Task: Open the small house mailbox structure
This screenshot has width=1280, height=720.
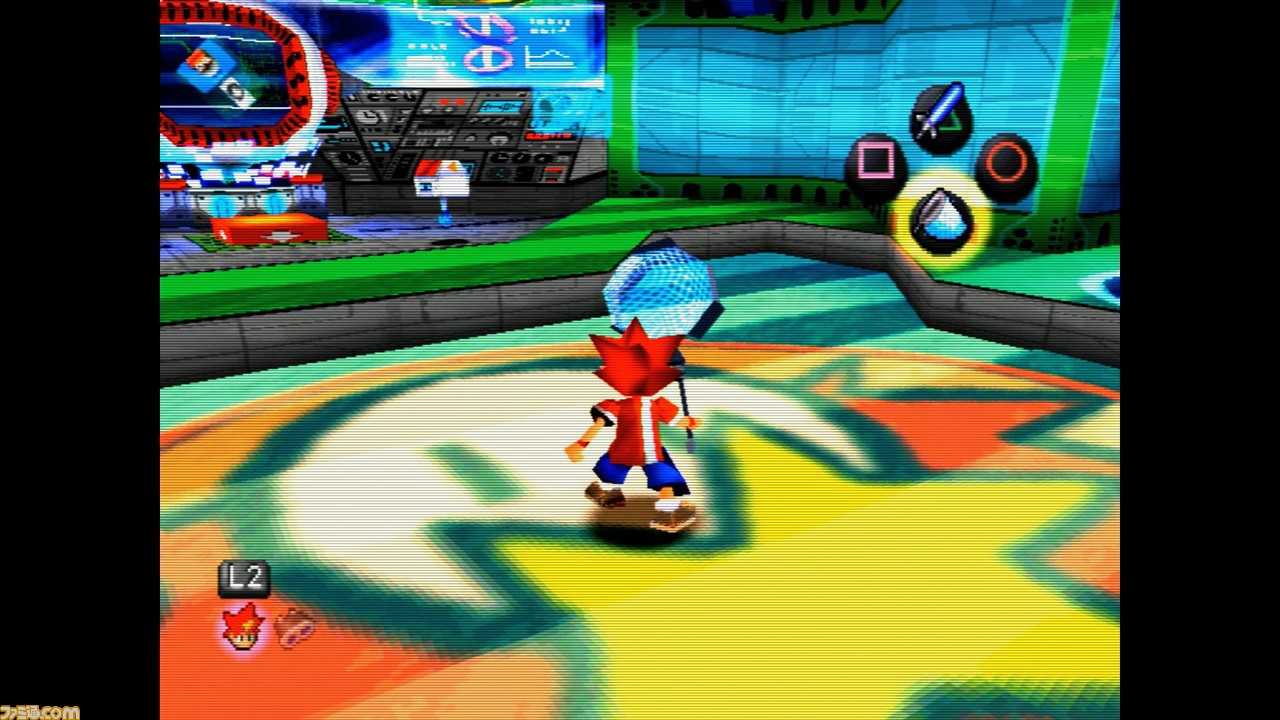Action: pyautogui.click(x=443, y=180)
